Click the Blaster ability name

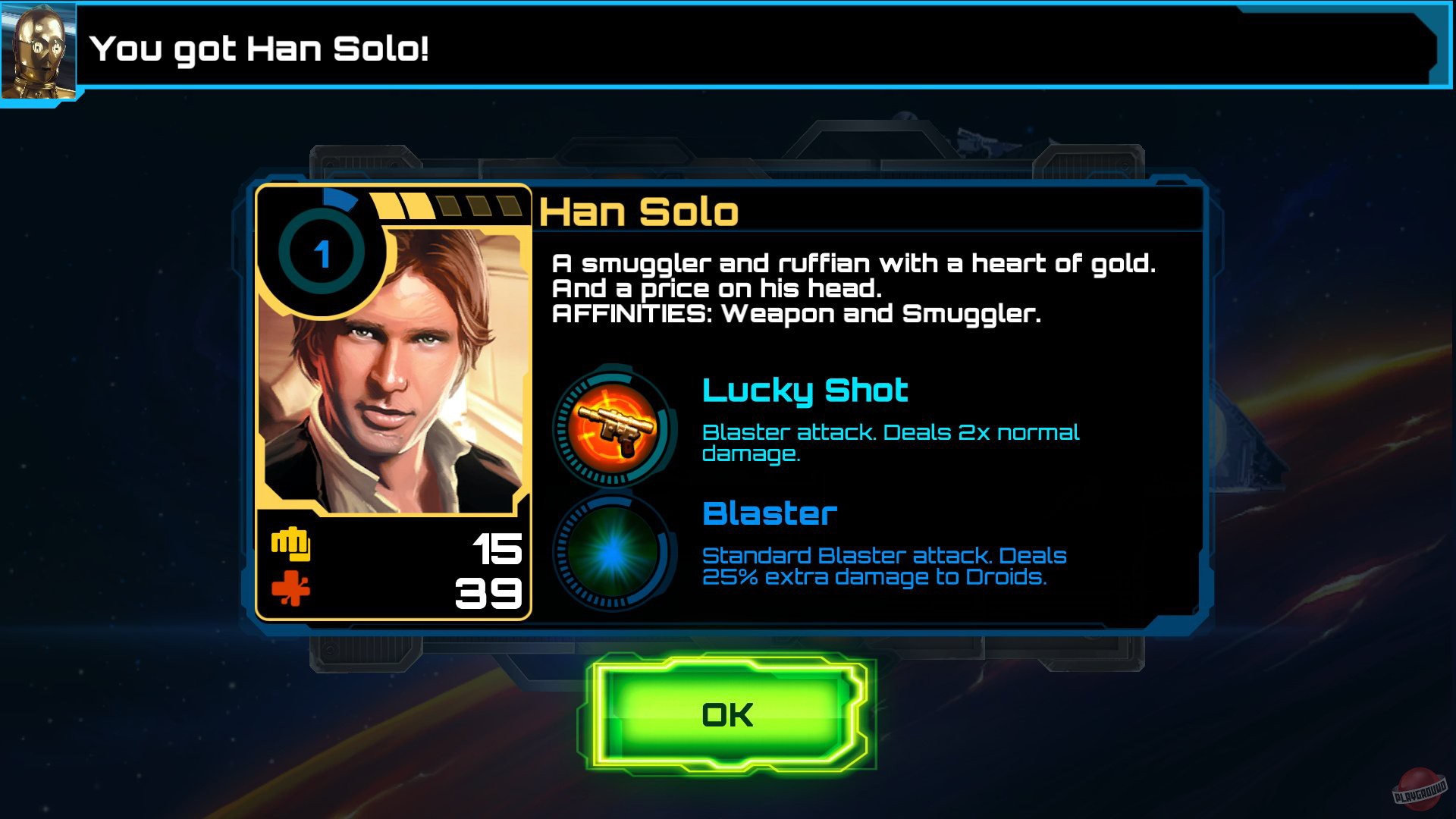tap(767, 514)
